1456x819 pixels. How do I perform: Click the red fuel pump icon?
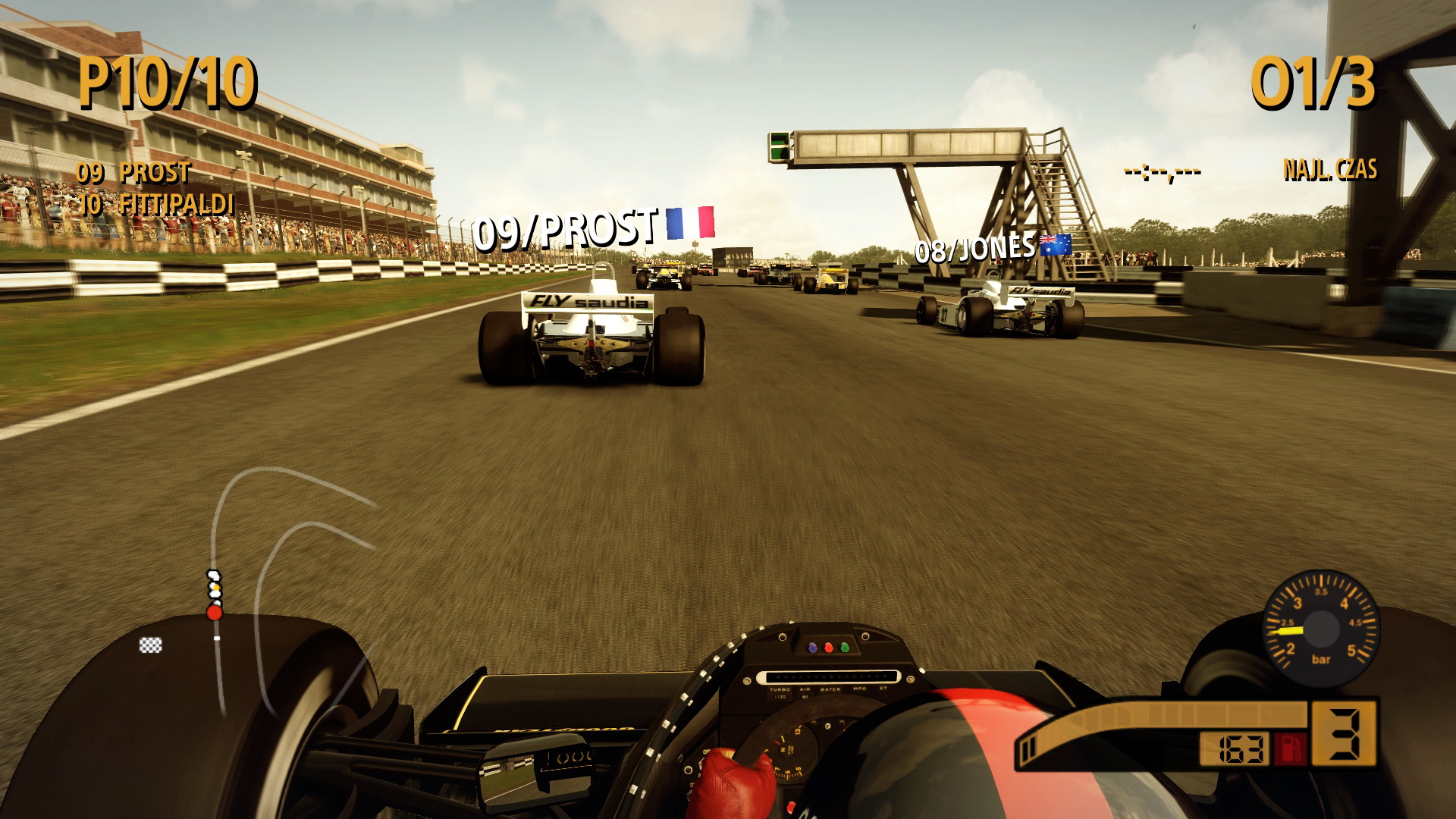point(1291,748)
